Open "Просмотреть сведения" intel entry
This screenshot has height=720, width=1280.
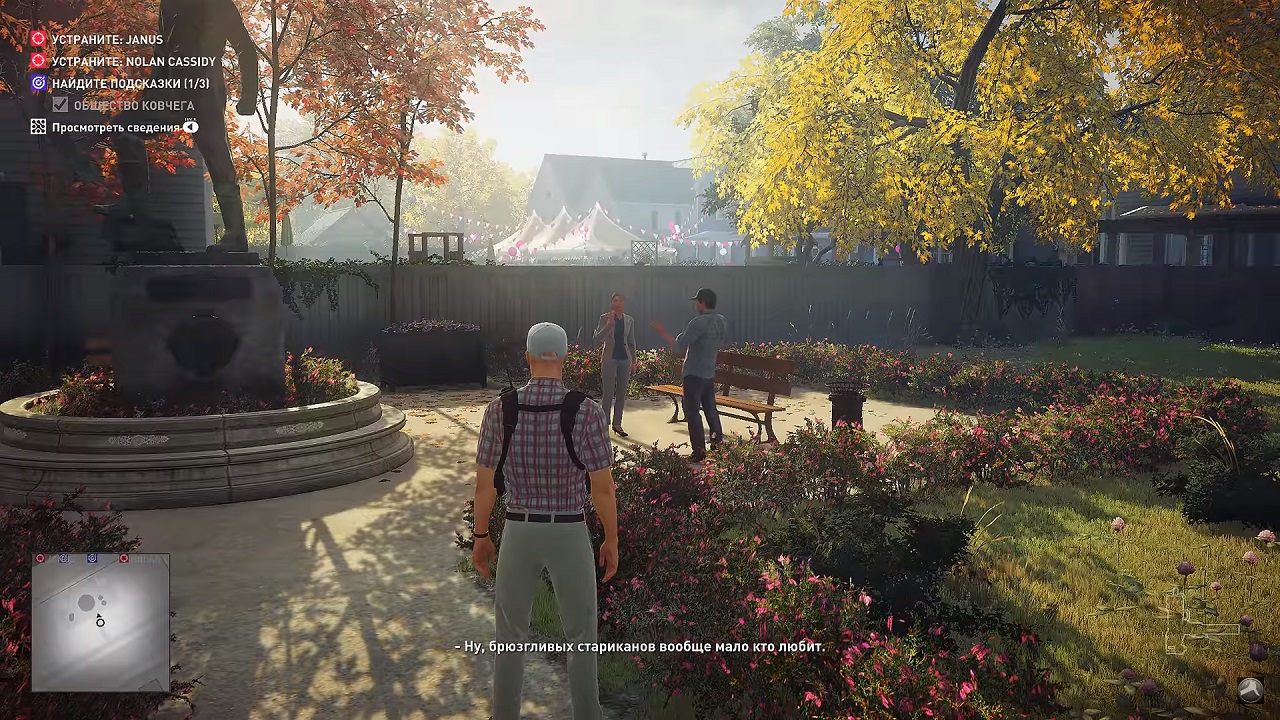pyautogui.click(x=115, y=127)
